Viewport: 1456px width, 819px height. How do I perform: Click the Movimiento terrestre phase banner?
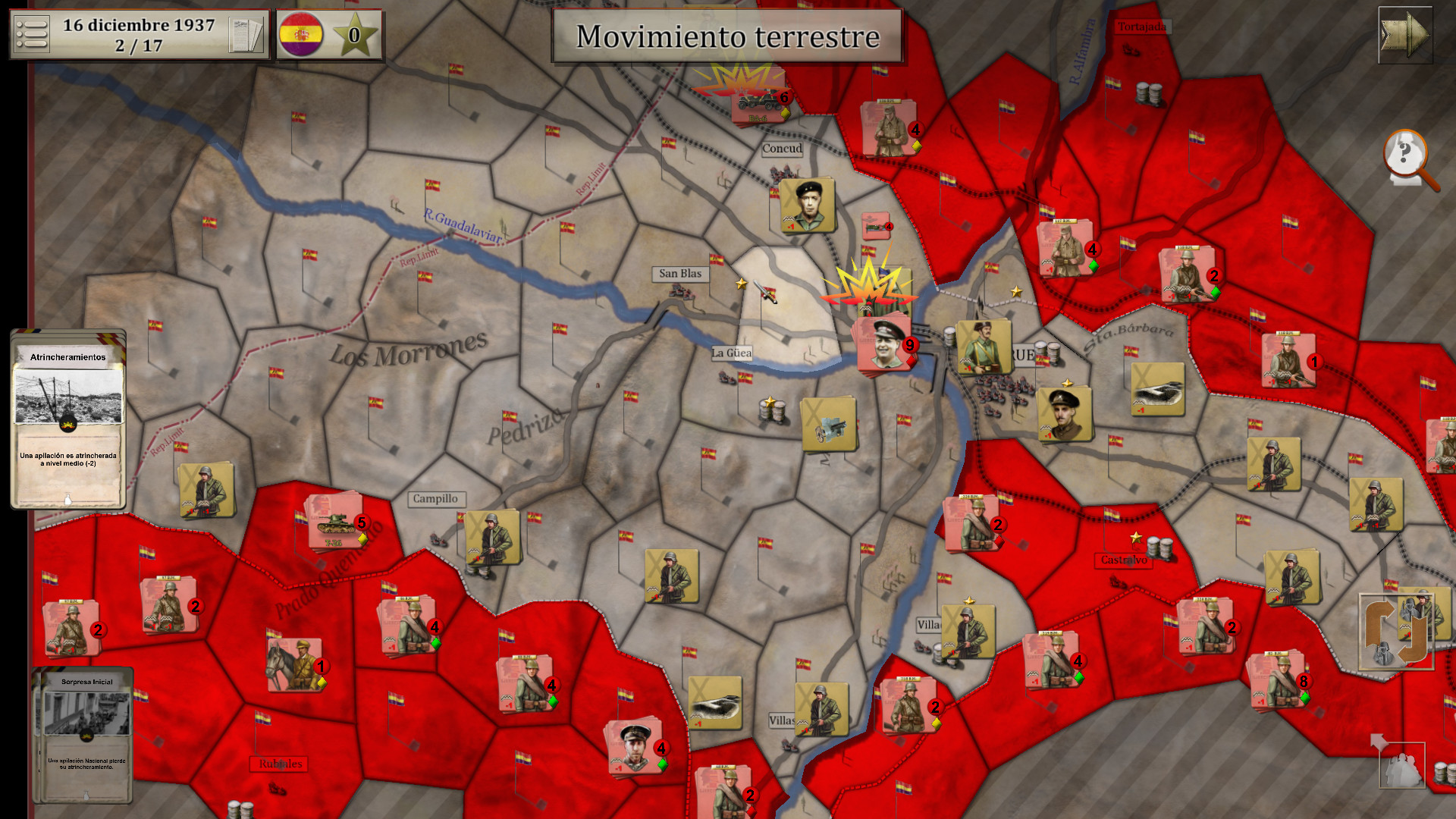point(726,35)
